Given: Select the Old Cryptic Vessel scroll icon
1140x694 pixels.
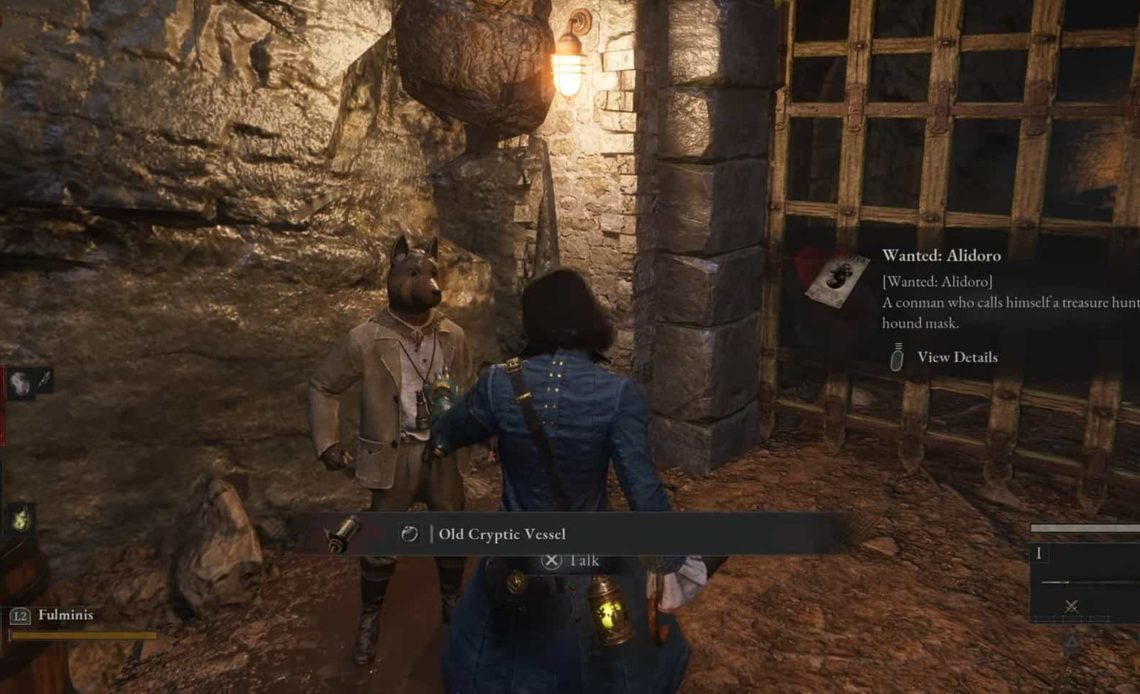Looking at the screenshot, I should click(344, 533).
